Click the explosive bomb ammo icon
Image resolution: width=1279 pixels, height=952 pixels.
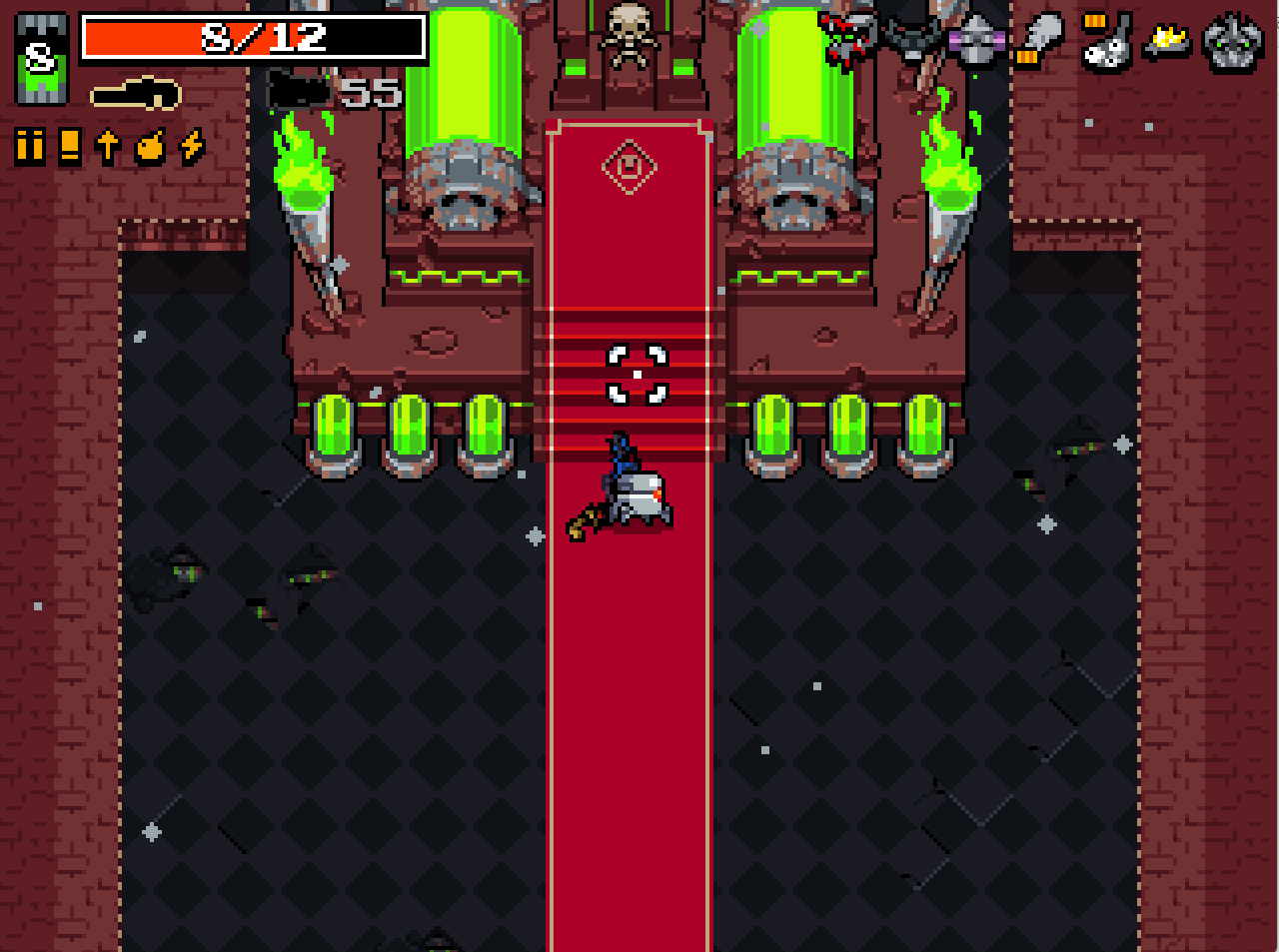[x=150, y=146]
